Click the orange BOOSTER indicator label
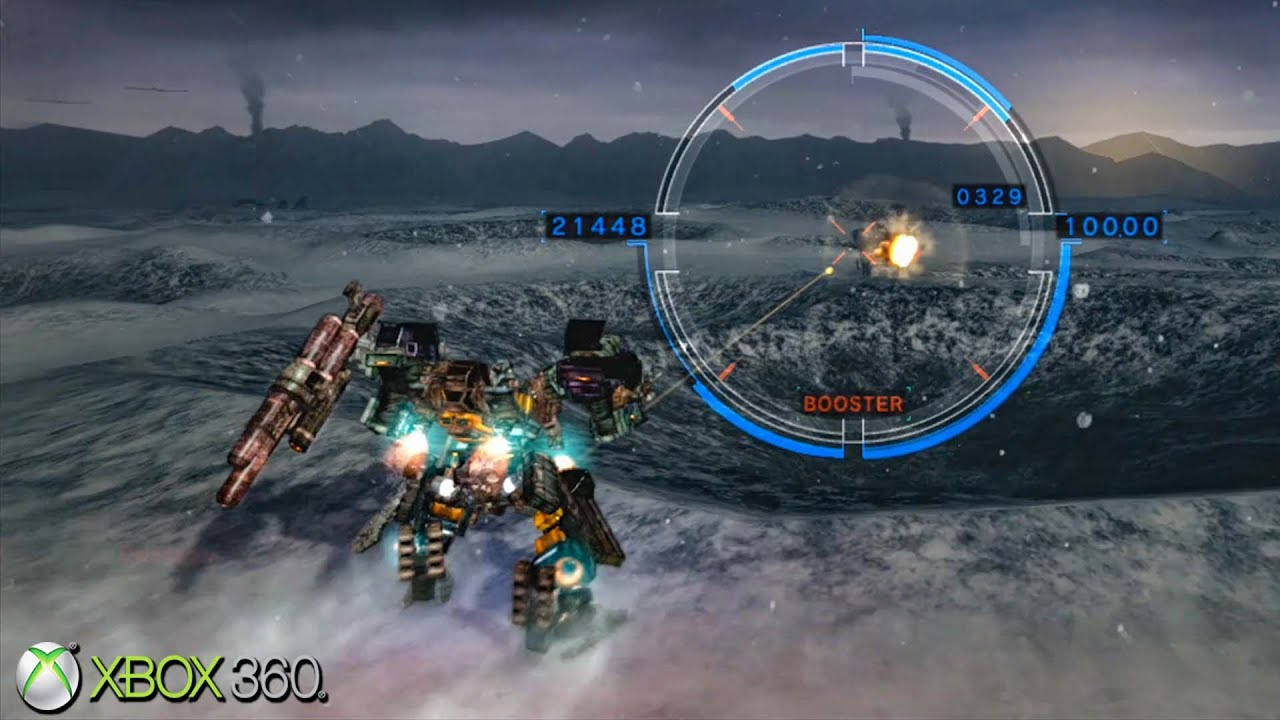Image resolution: width=1280 pixels, height=720 pixels. [x=853, y=404]
